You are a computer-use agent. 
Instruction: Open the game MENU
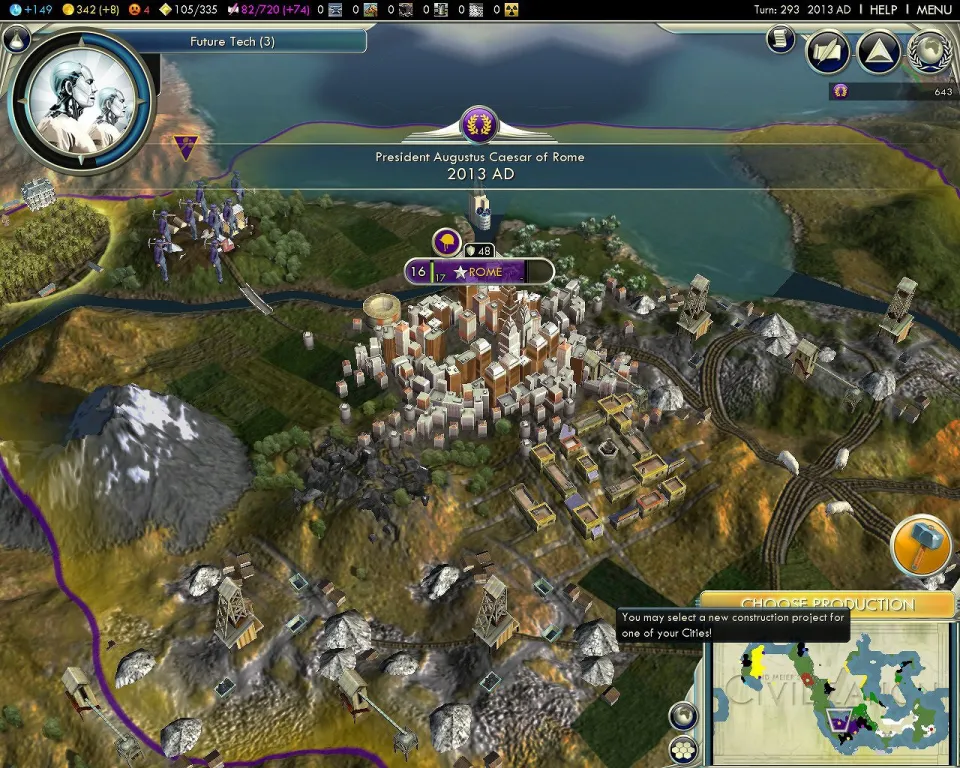coord(934,9)
